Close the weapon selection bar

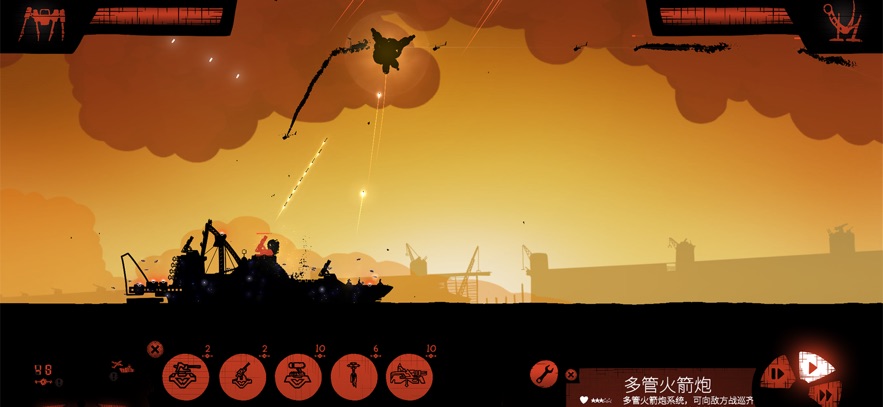(x=155, y=349)
